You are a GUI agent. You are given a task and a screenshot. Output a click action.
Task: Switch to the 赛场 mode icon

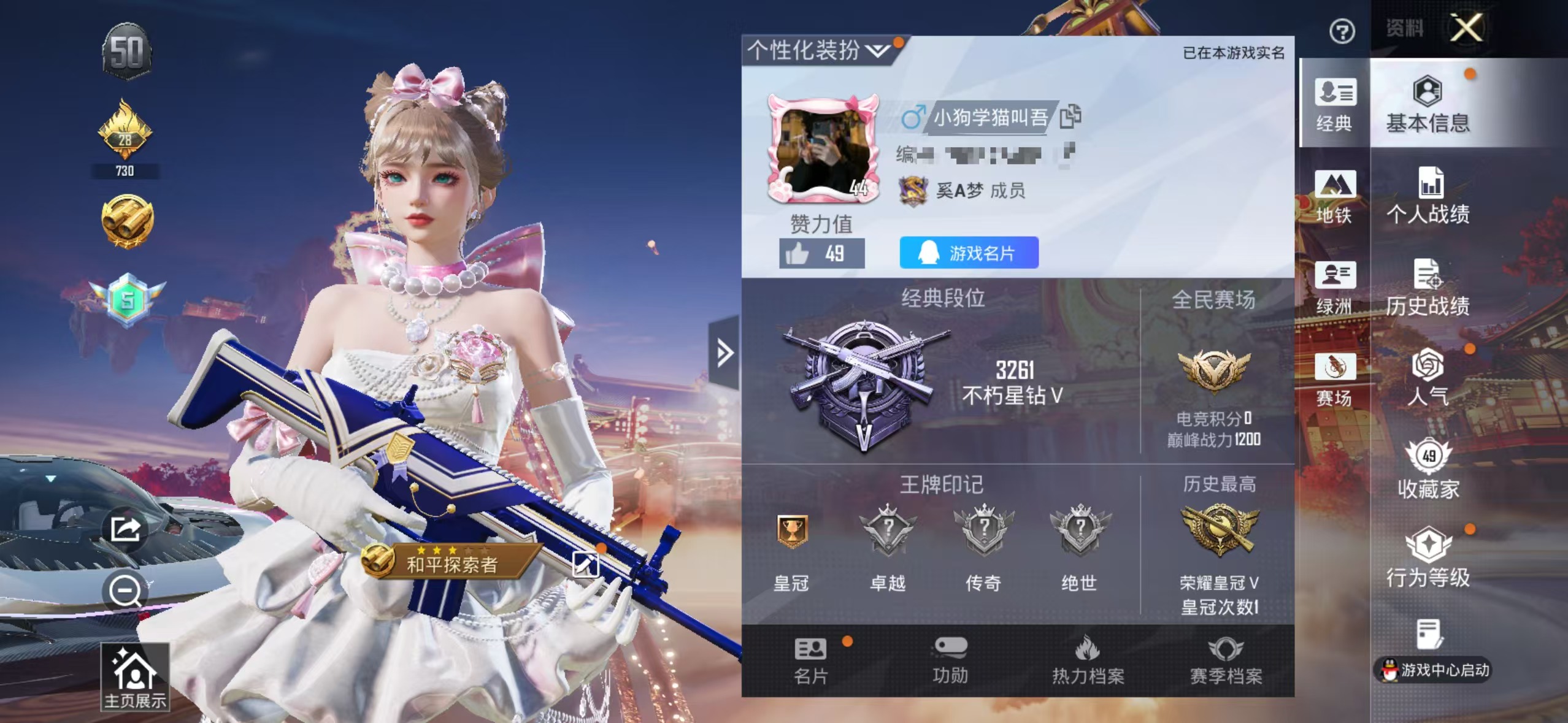[x=1334, y=380]
